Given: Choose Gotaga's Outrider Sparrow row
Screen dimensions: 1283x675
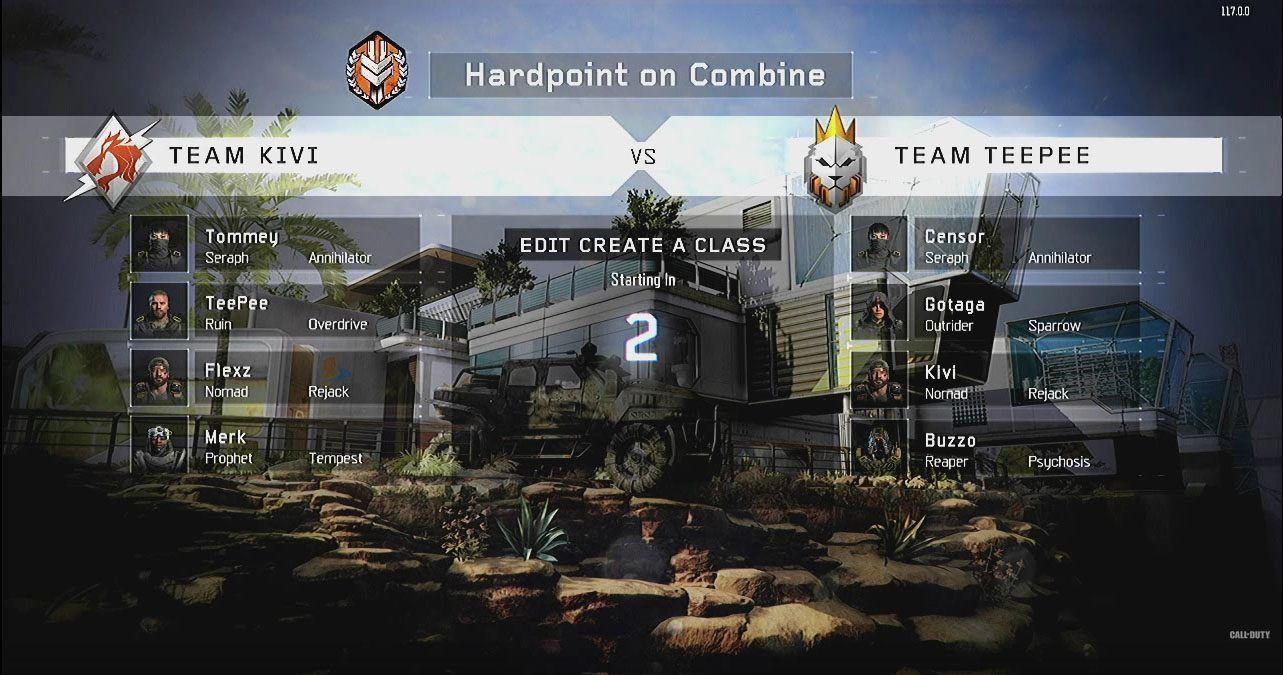Looking at the screenshot, I should tap(995, 313).
